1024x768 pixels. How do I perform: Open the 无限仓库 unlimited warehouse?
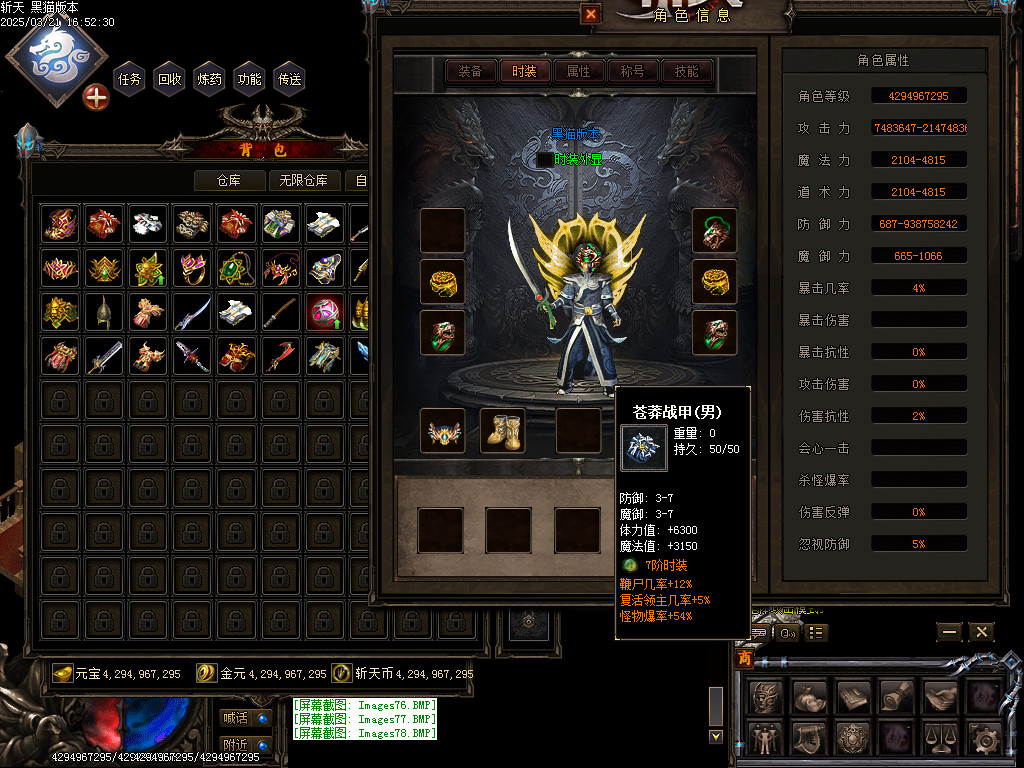tap(305, 181)
